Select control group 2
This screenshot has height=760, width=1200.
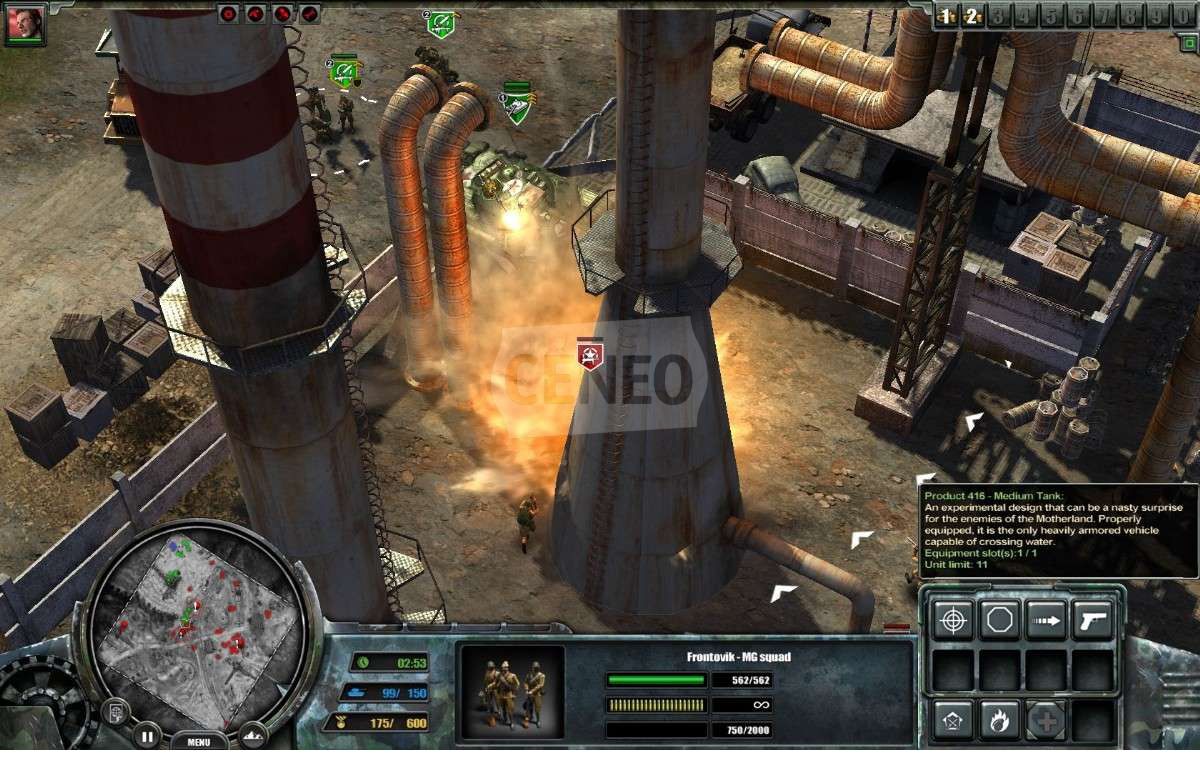[x=970, y=15]
